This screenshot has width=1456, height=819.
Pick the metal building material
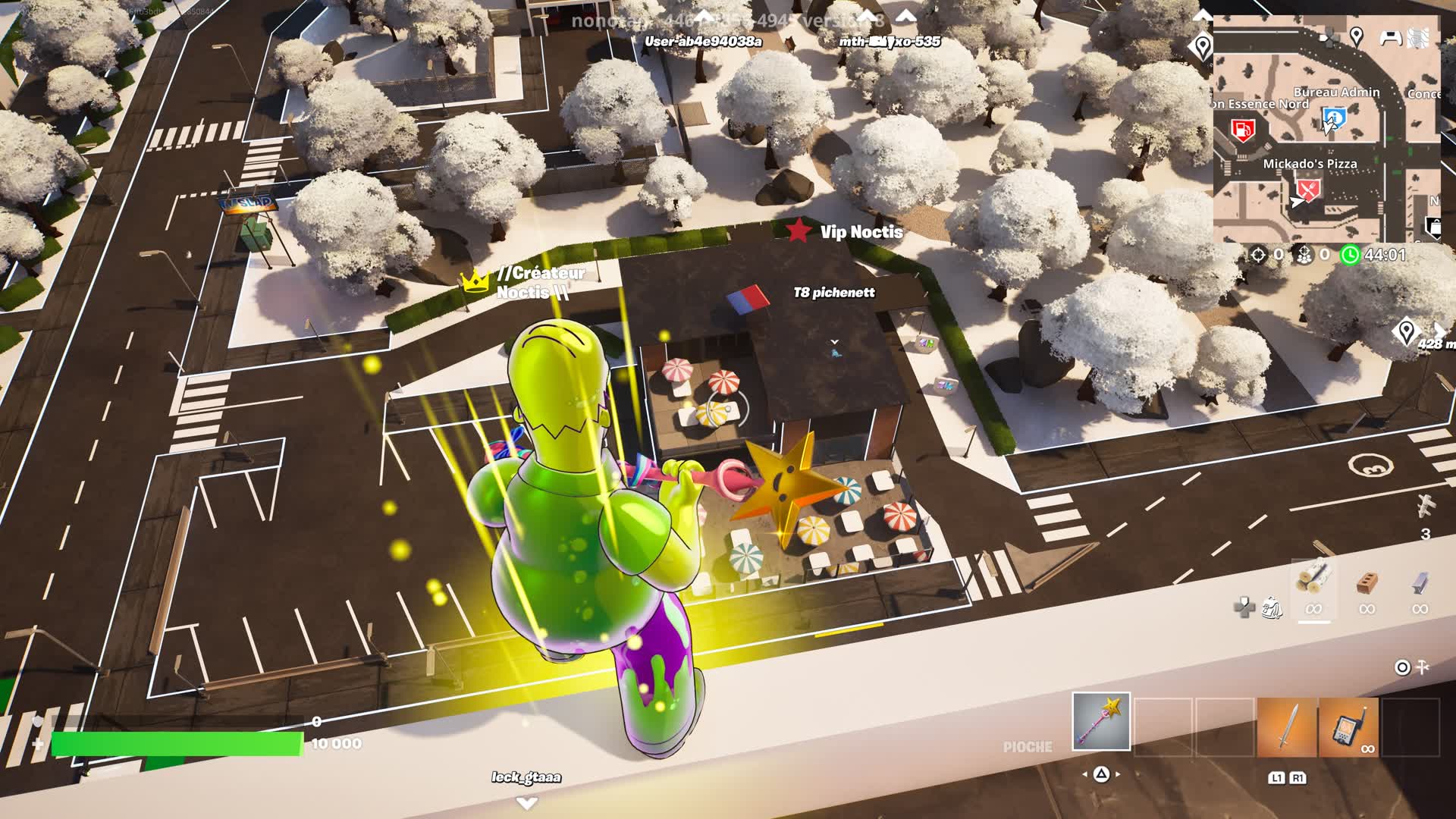[1420, 582]
